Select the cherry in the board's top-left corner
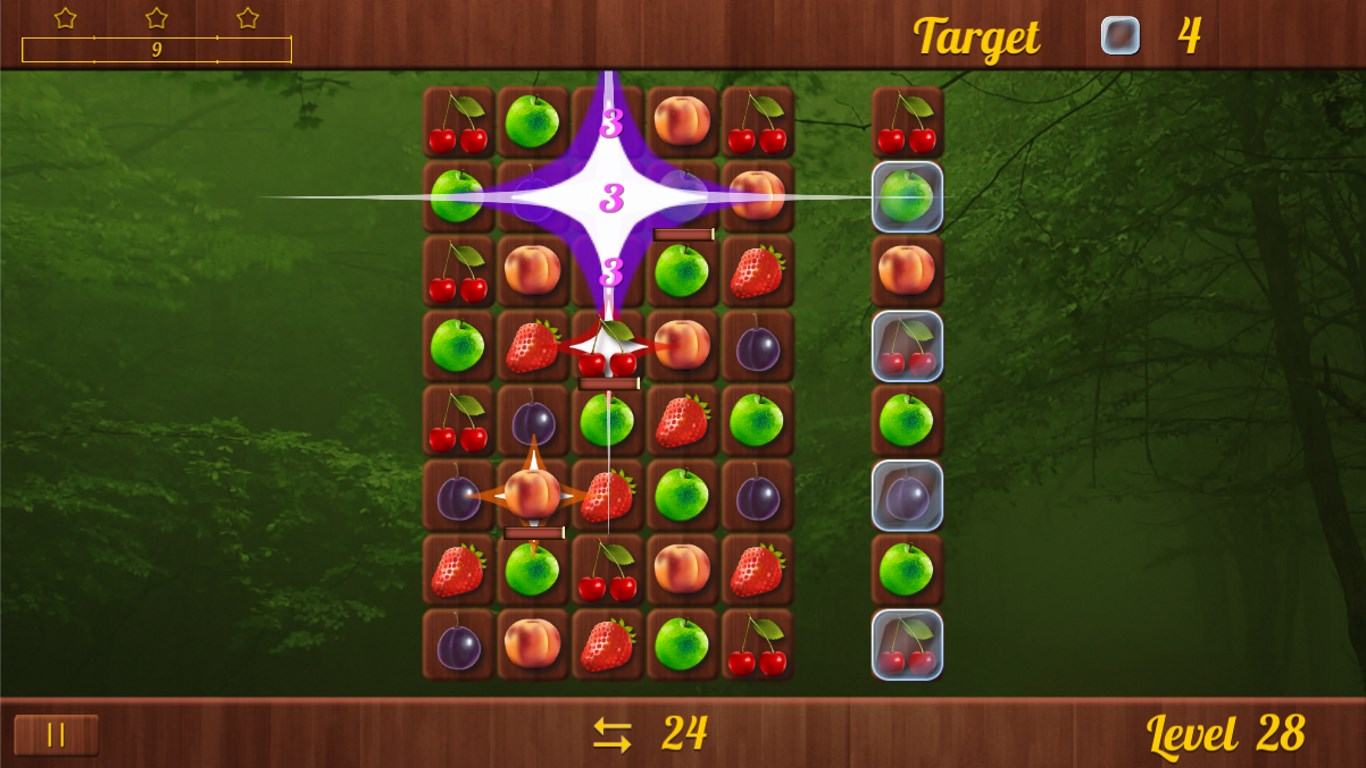This screenshot has height=768, width=1366. click(x=457, y=123)
